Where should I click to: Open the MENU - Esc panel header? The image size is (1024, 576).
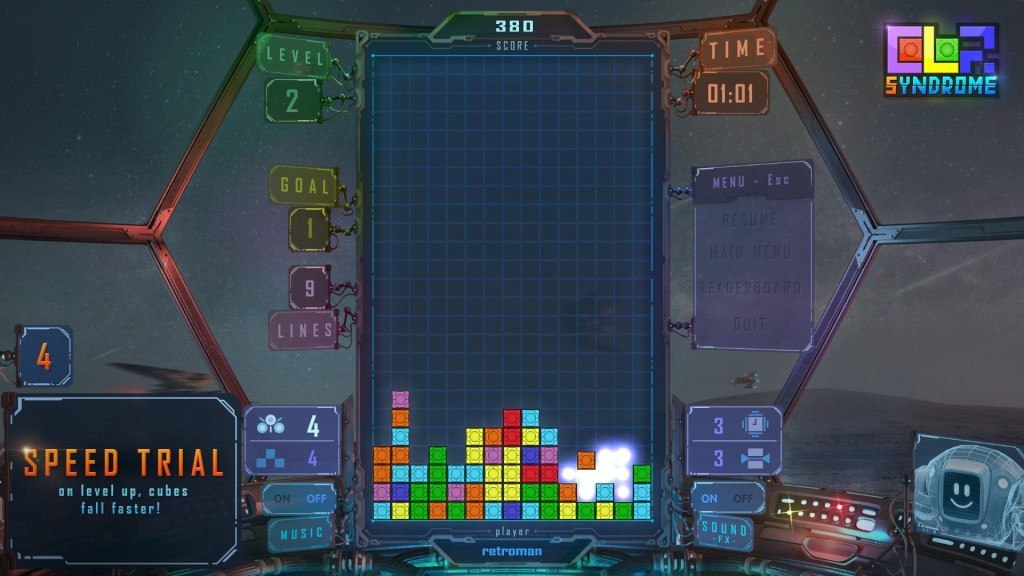[x=751, y=184]
